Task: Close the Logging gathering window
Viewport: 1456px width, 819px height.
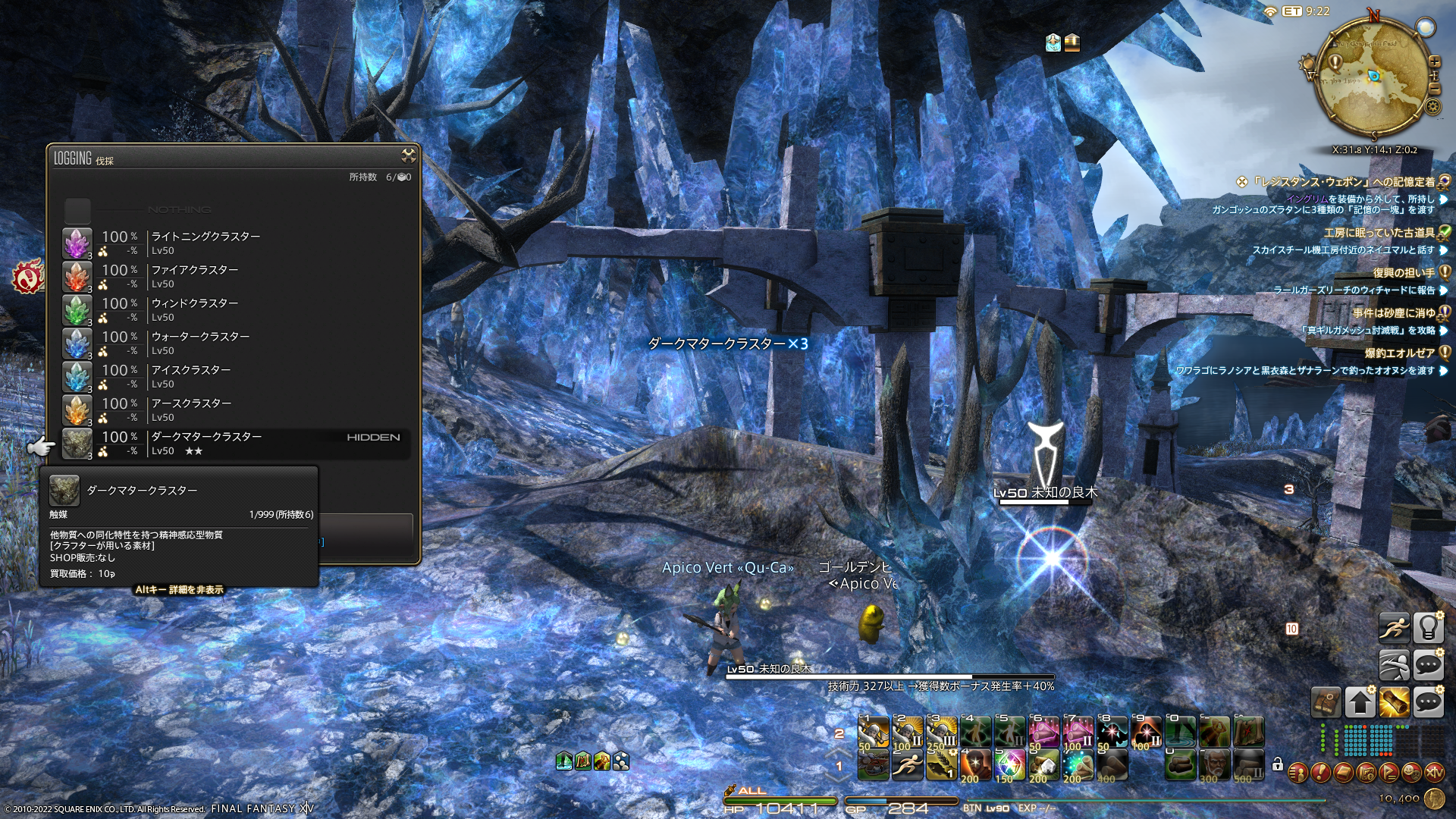Action: (408, 156)
